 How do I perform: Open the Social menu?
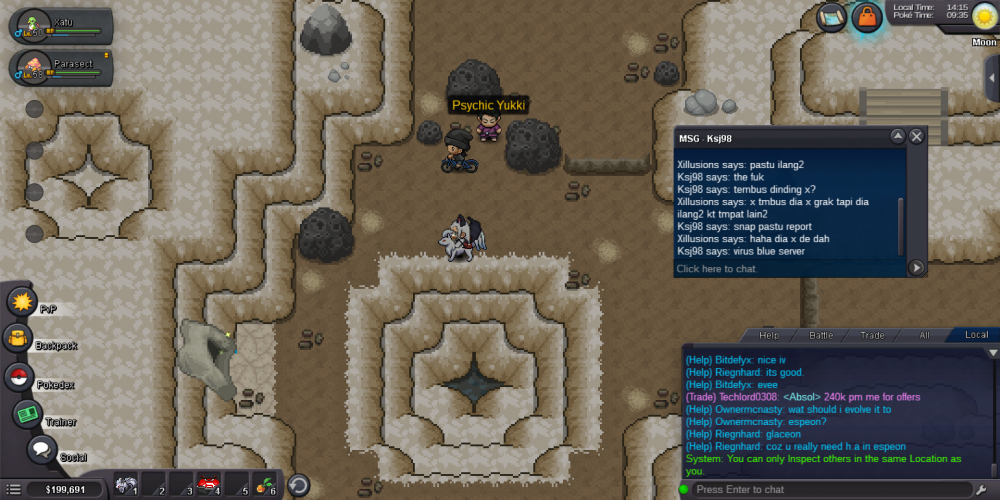(42, 450)
